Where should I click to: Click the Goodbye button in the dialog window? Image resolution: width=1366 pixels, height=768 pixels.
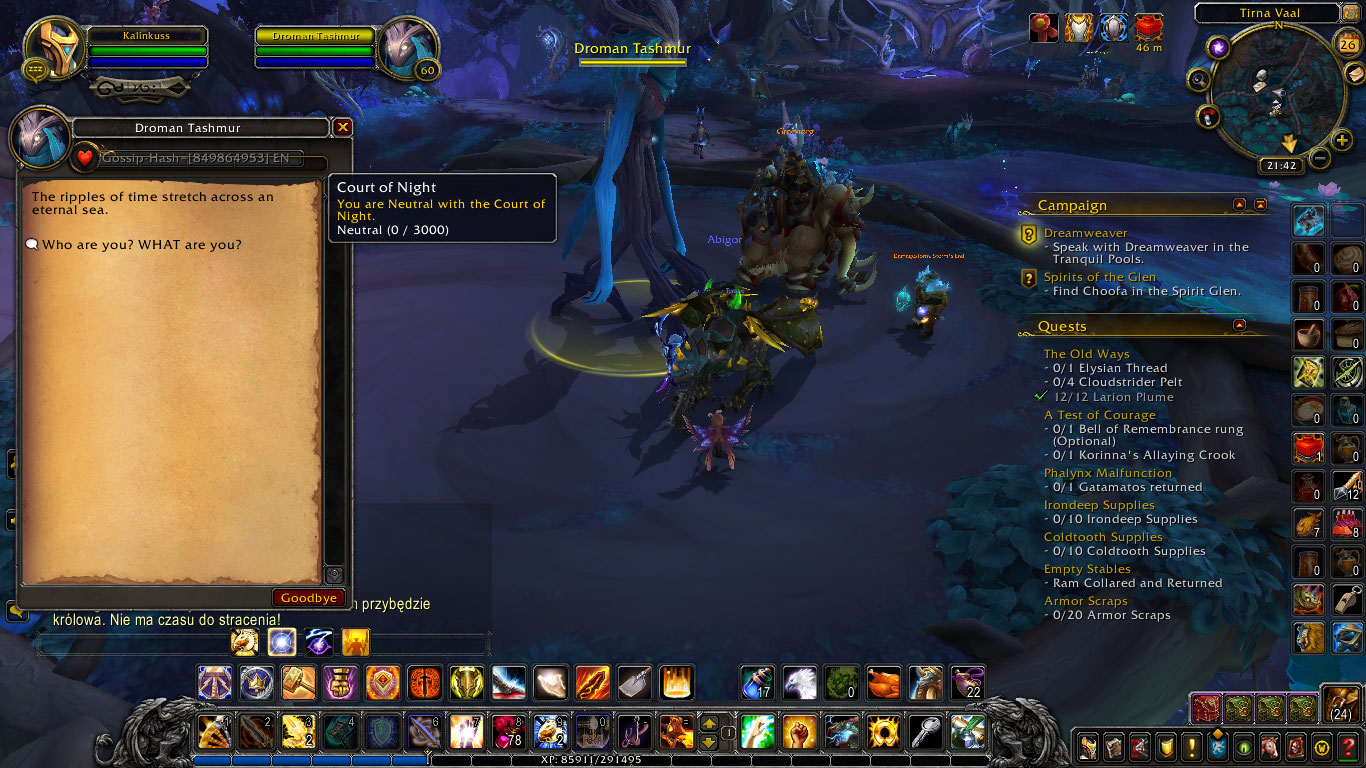pos(308,597)
